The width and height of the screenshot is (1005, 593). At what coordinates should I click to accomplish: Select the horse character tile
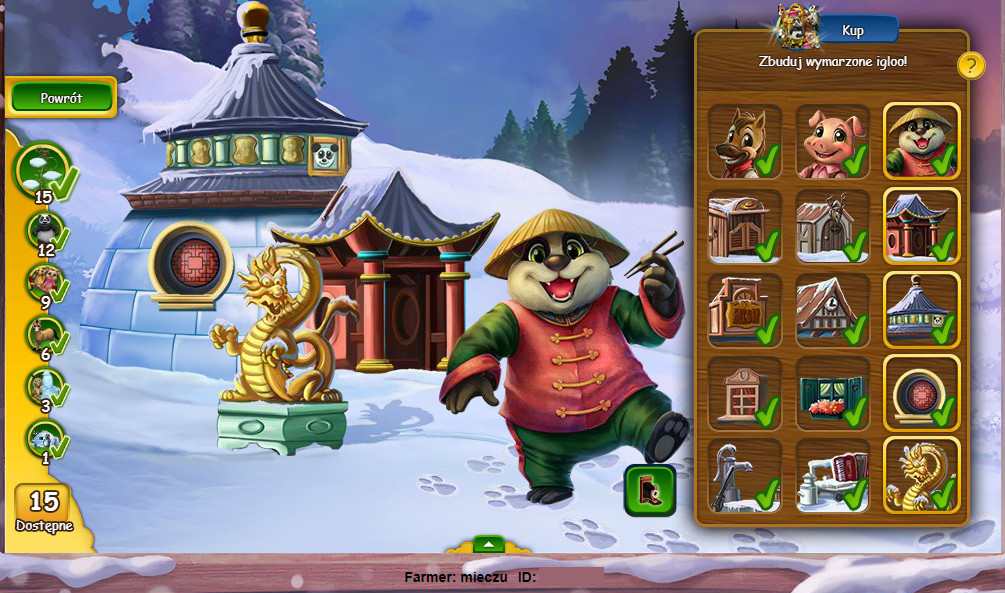click(744, 141)
